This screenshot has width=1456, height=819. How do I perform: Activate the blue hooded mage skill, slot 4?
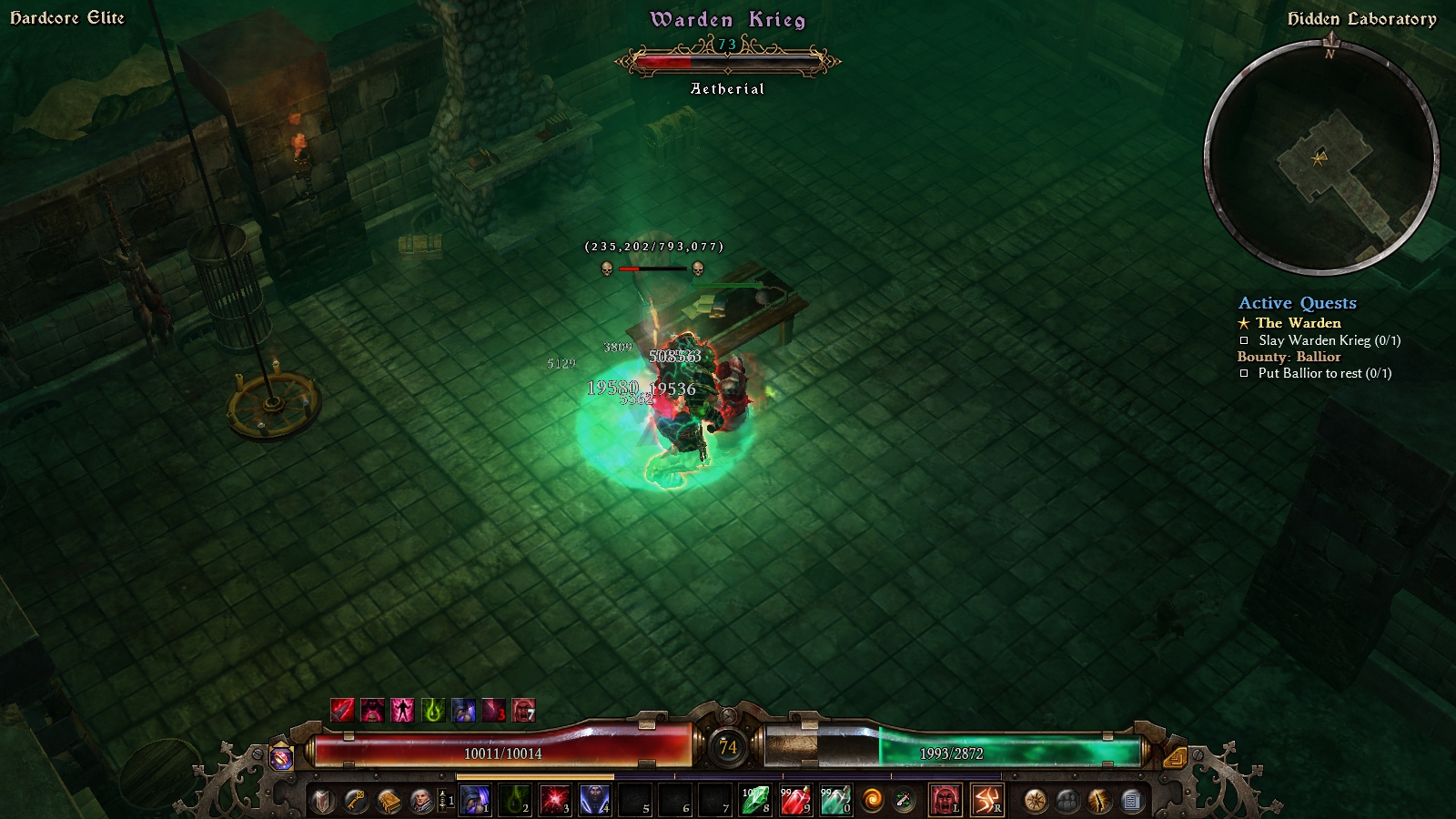pyautogui.click(x=595, y=801)
